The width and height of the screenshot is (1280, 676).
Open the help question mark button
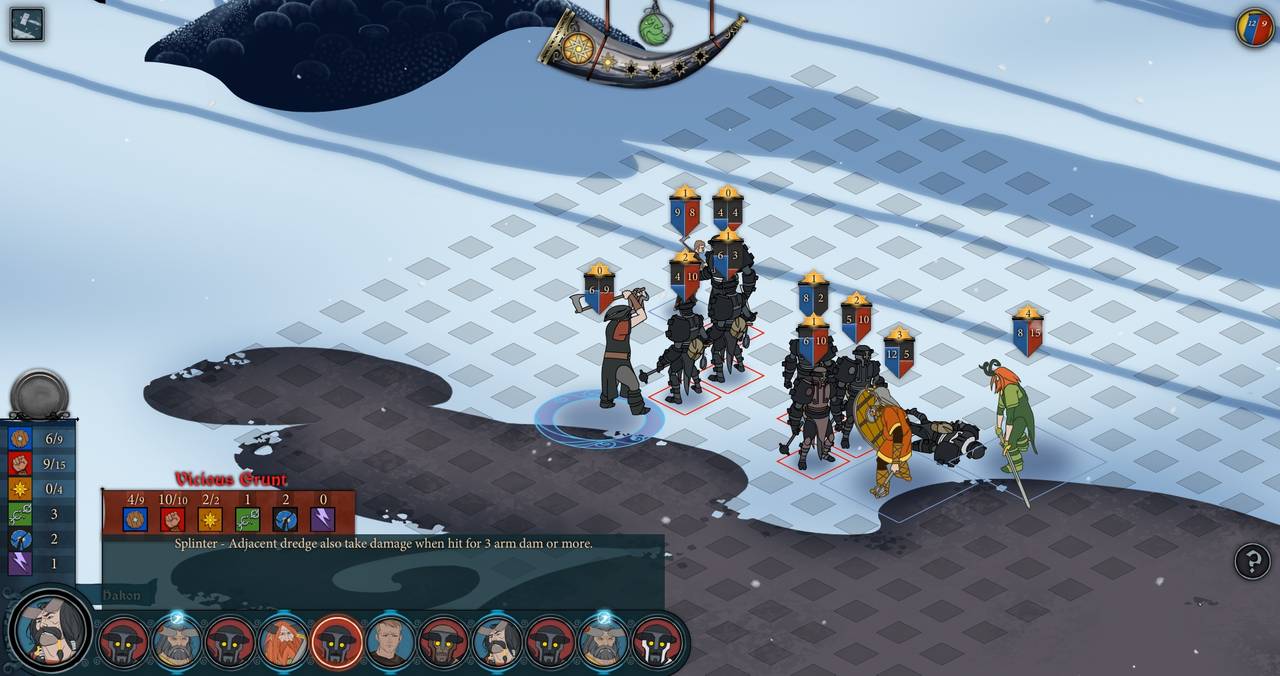pyautogui.click(x=1252, y=561)
